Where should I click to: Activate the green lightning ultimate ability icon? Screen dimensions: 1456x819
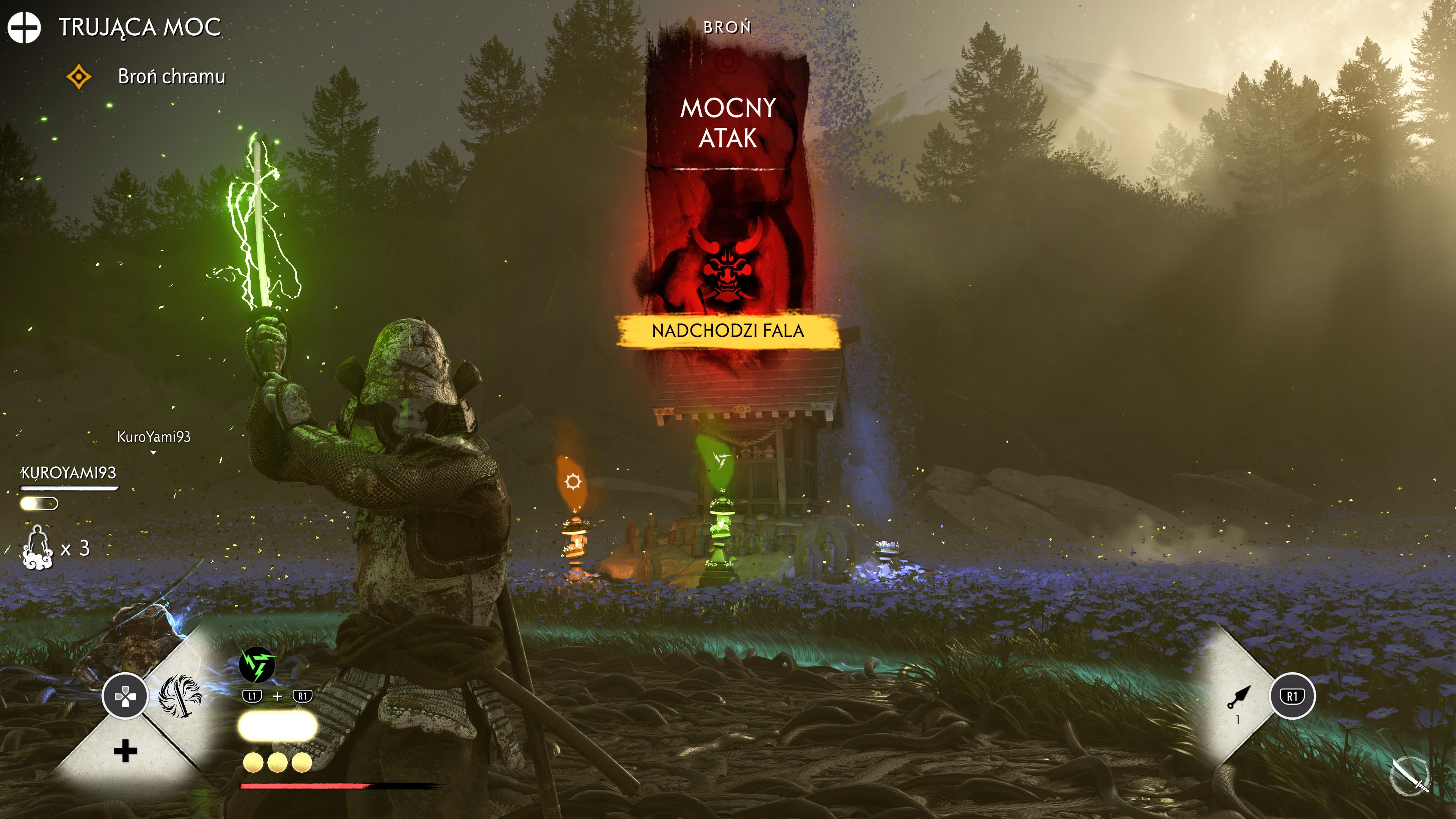point(257,665)
